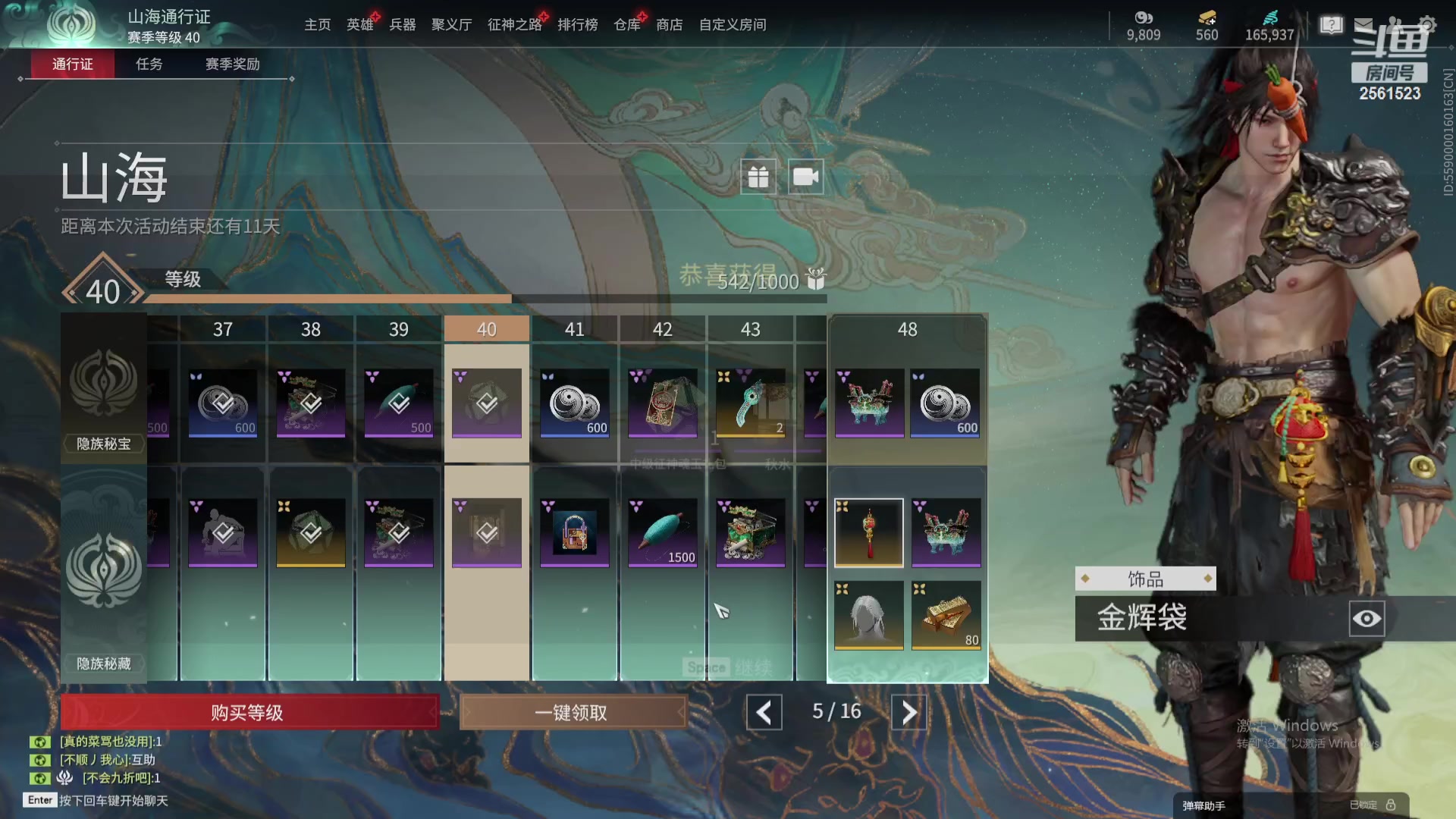This screenshot has width=1456, height=819.
Task: Switch to the 任务 tab
Action: (149, 64)
